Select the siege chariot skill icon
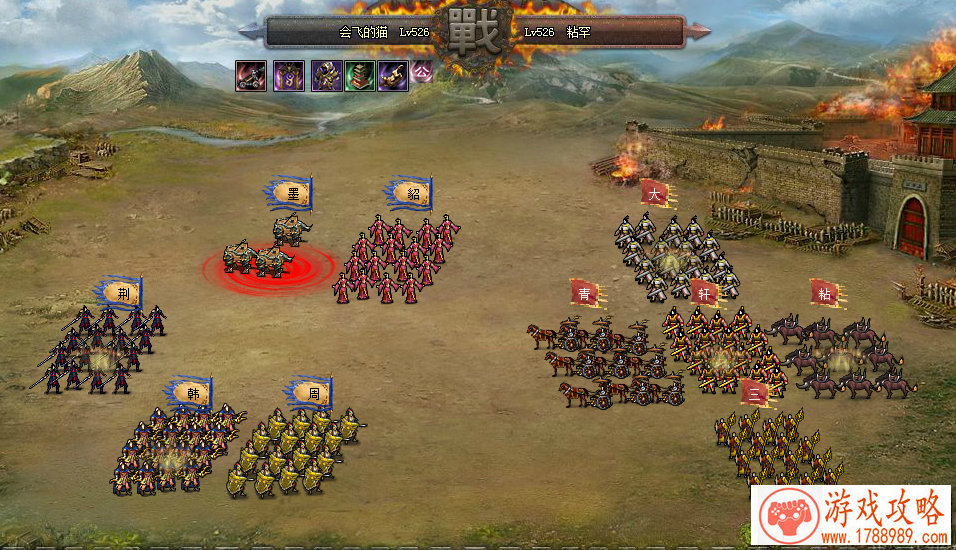The width and height of the screenshot is (956, 550). pyautogui.click(x=250, y=76)
